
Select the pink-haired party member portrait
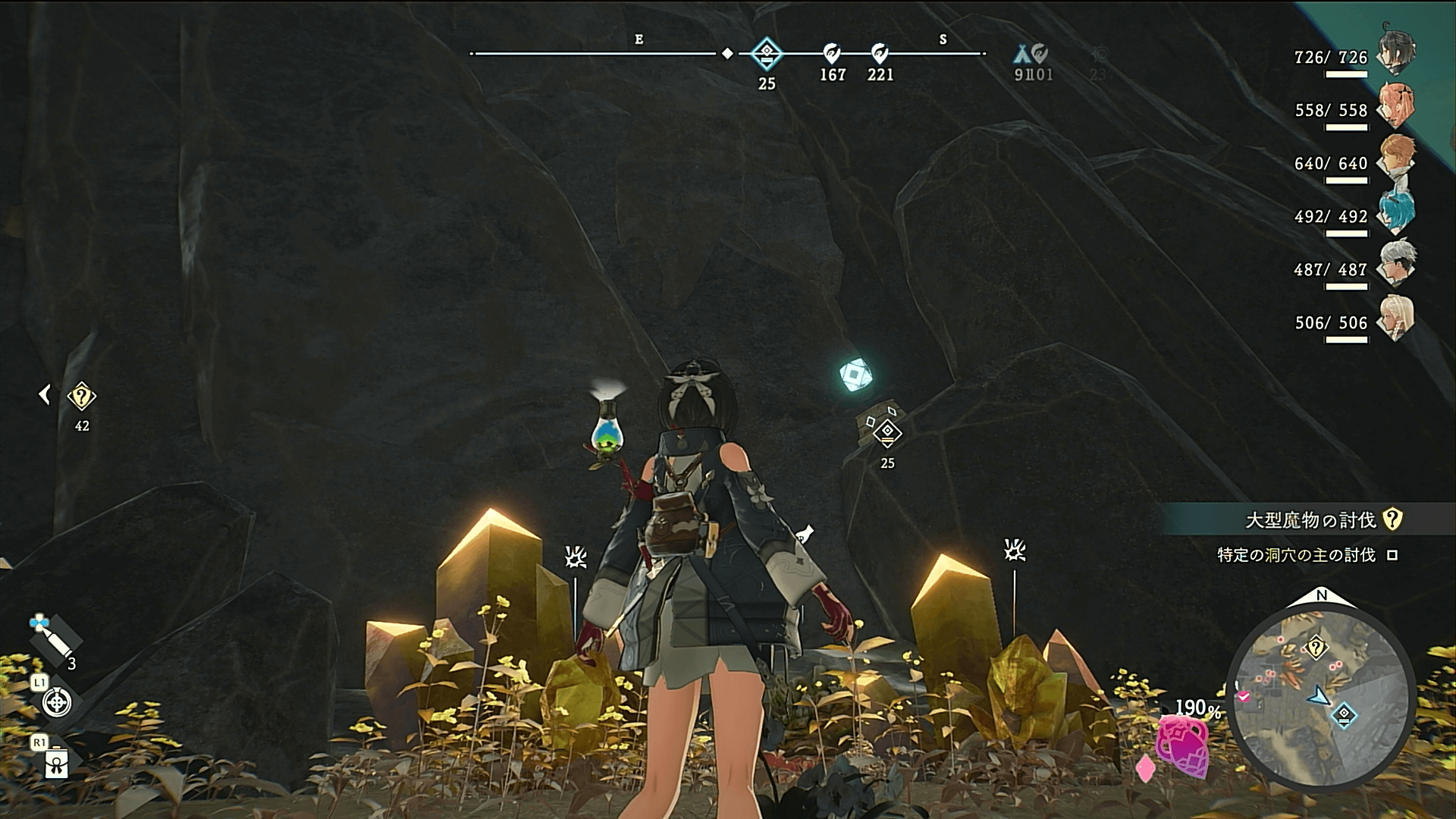click(x=1396, y=106)
